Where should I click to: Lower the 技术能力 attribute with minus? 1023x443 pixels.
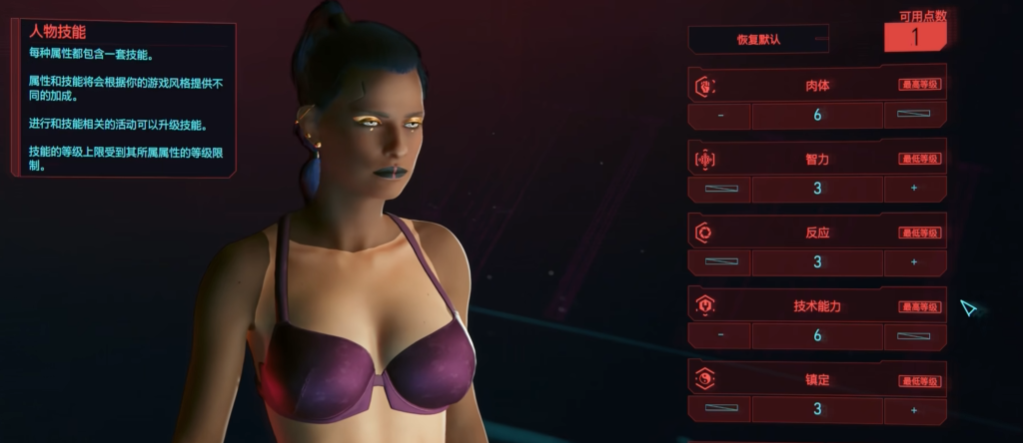tap(720, 335)
